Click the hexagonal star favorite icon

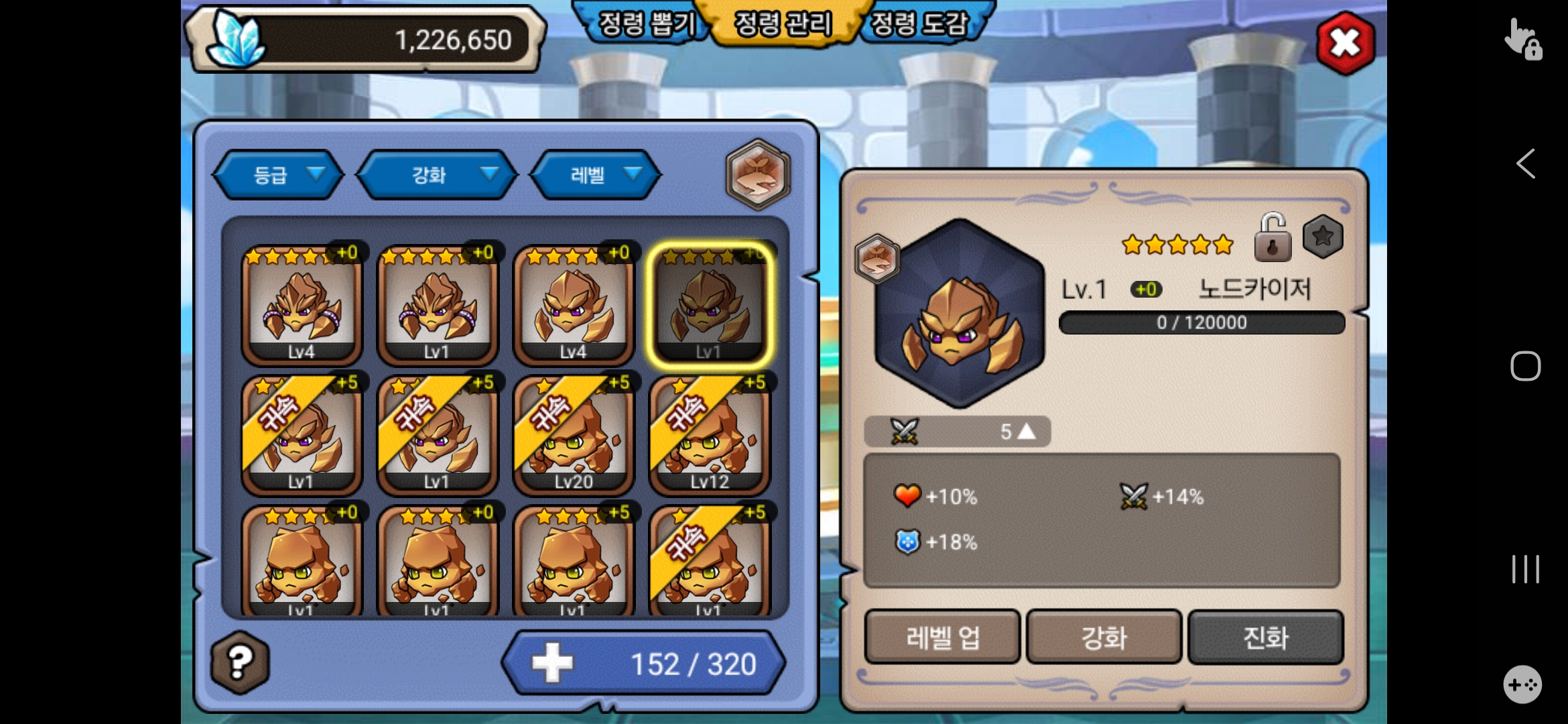click(1323, 237)
